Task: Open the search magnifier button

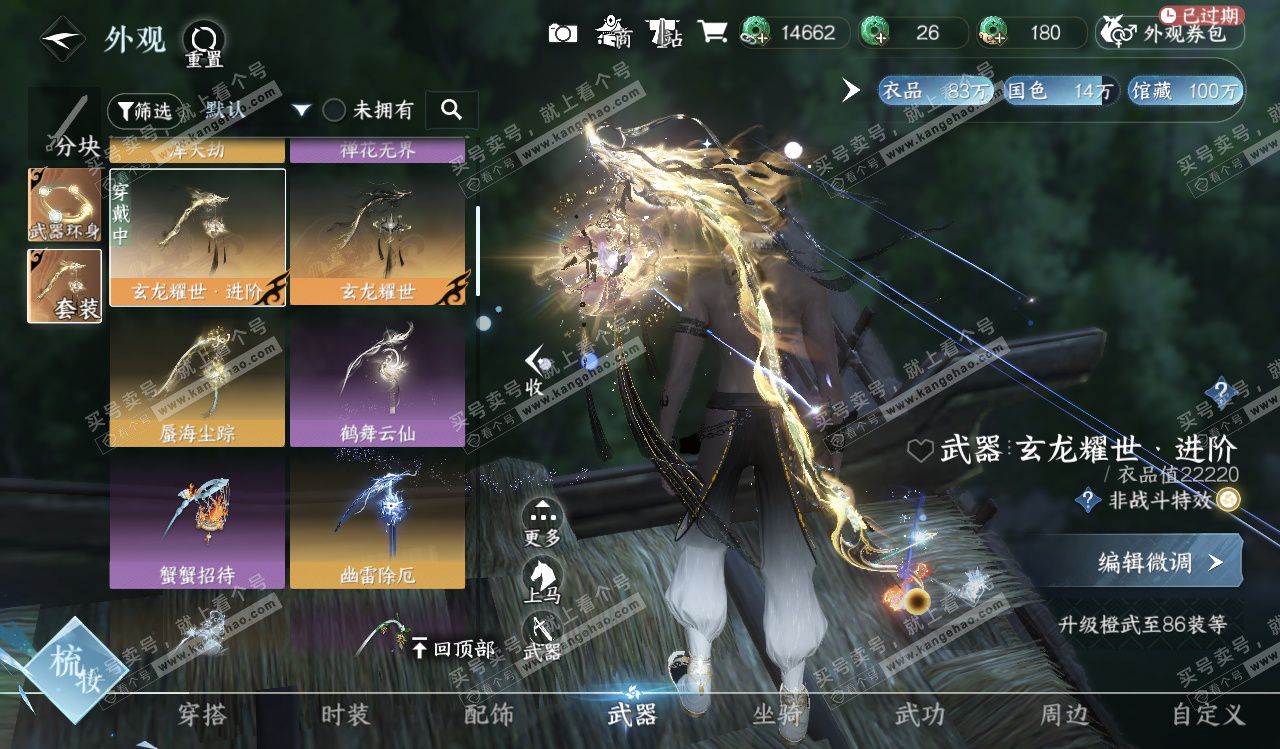Action: (451, 110)
